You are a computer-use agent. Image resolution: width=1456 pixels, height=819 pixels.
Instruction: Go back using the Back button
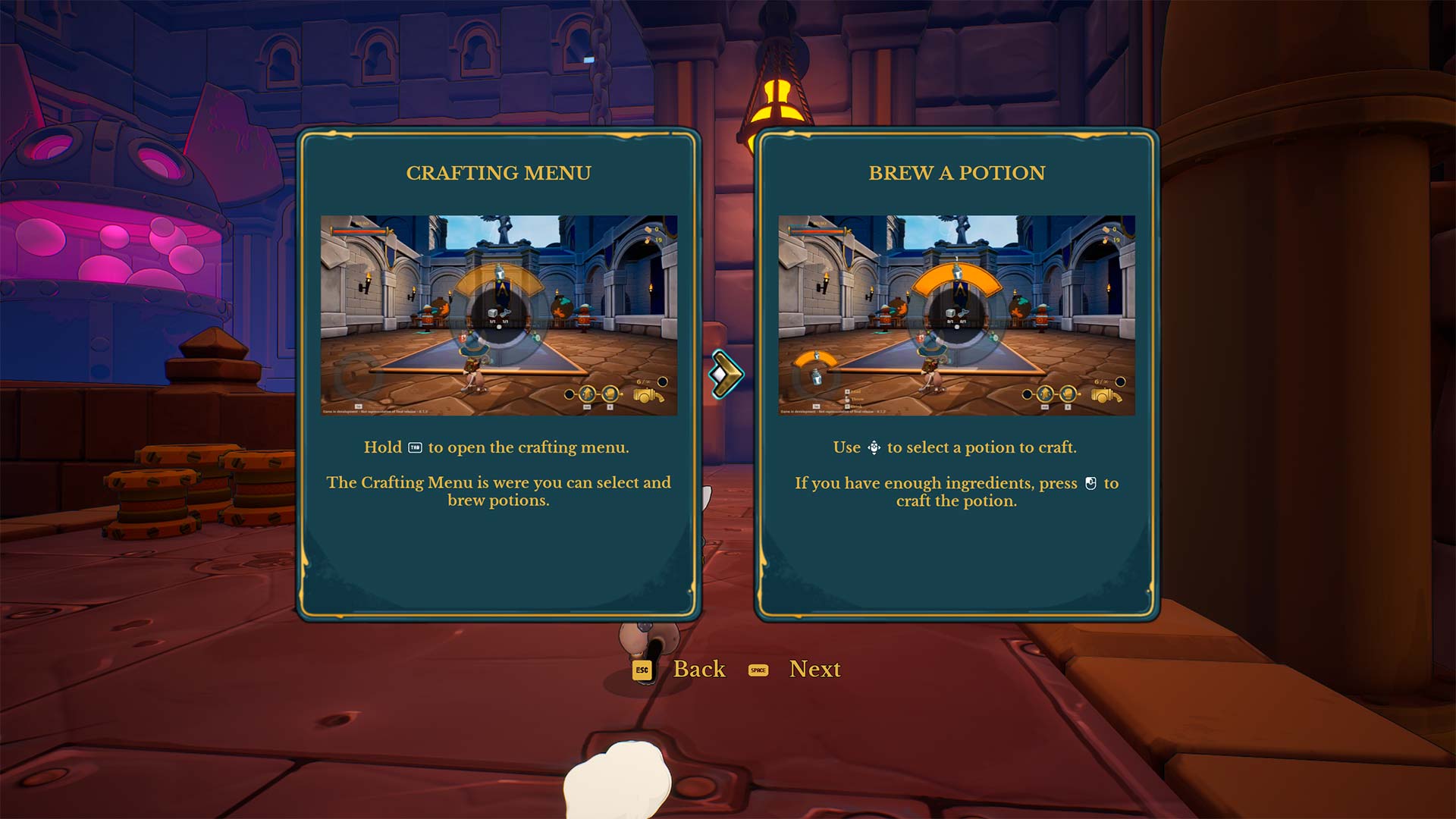(x=698, y=669)
